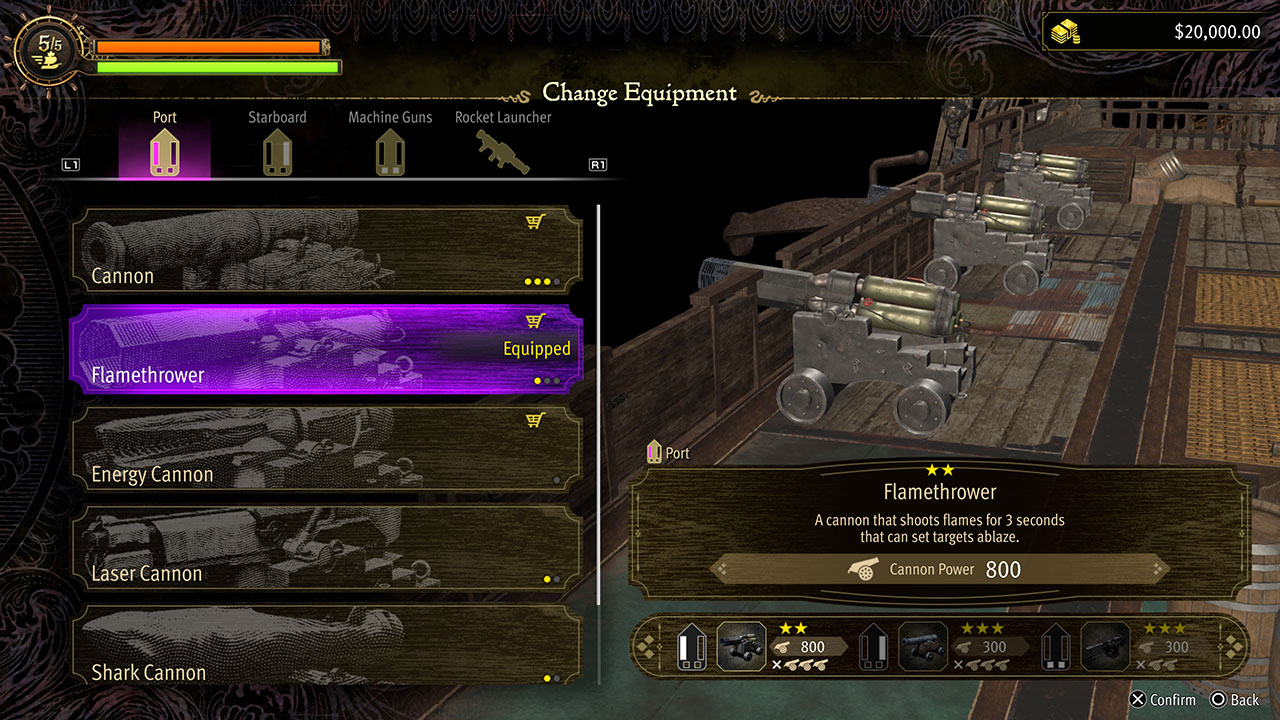
Task: Show the Rocket Launcher tab
Action: click(503, 145)
